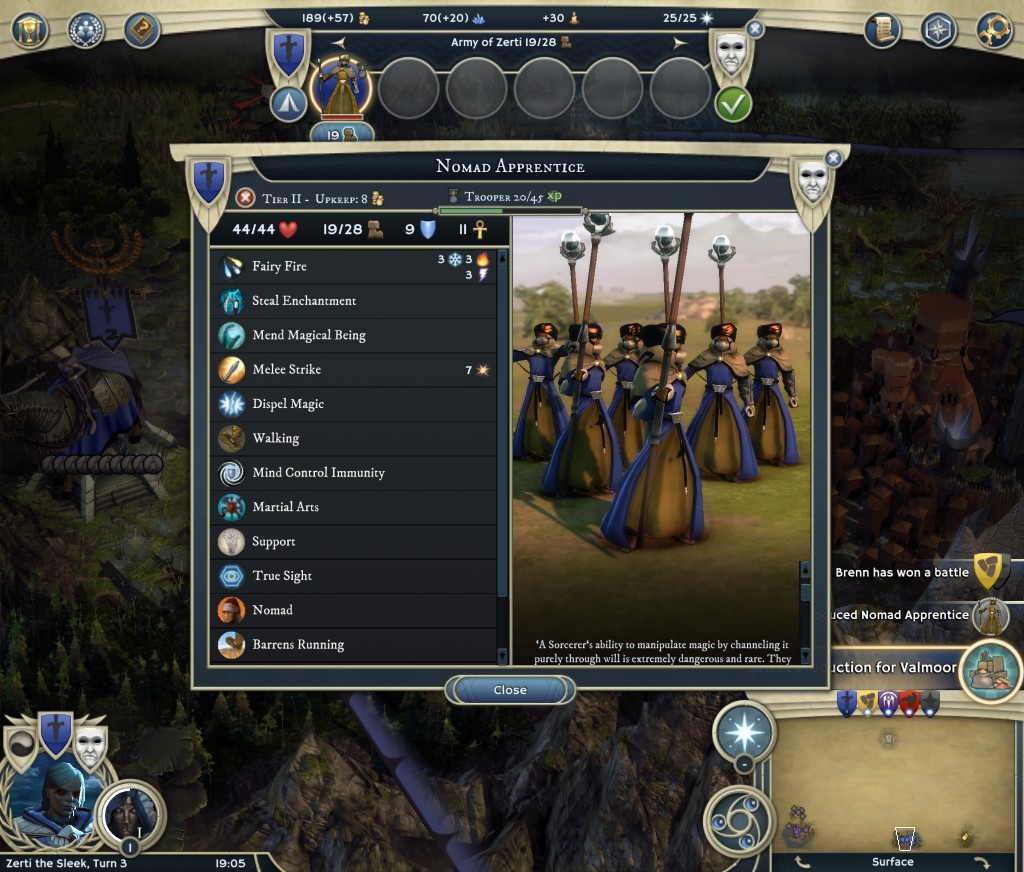Select the Melee Strike ability row

(x=355, y=370)
